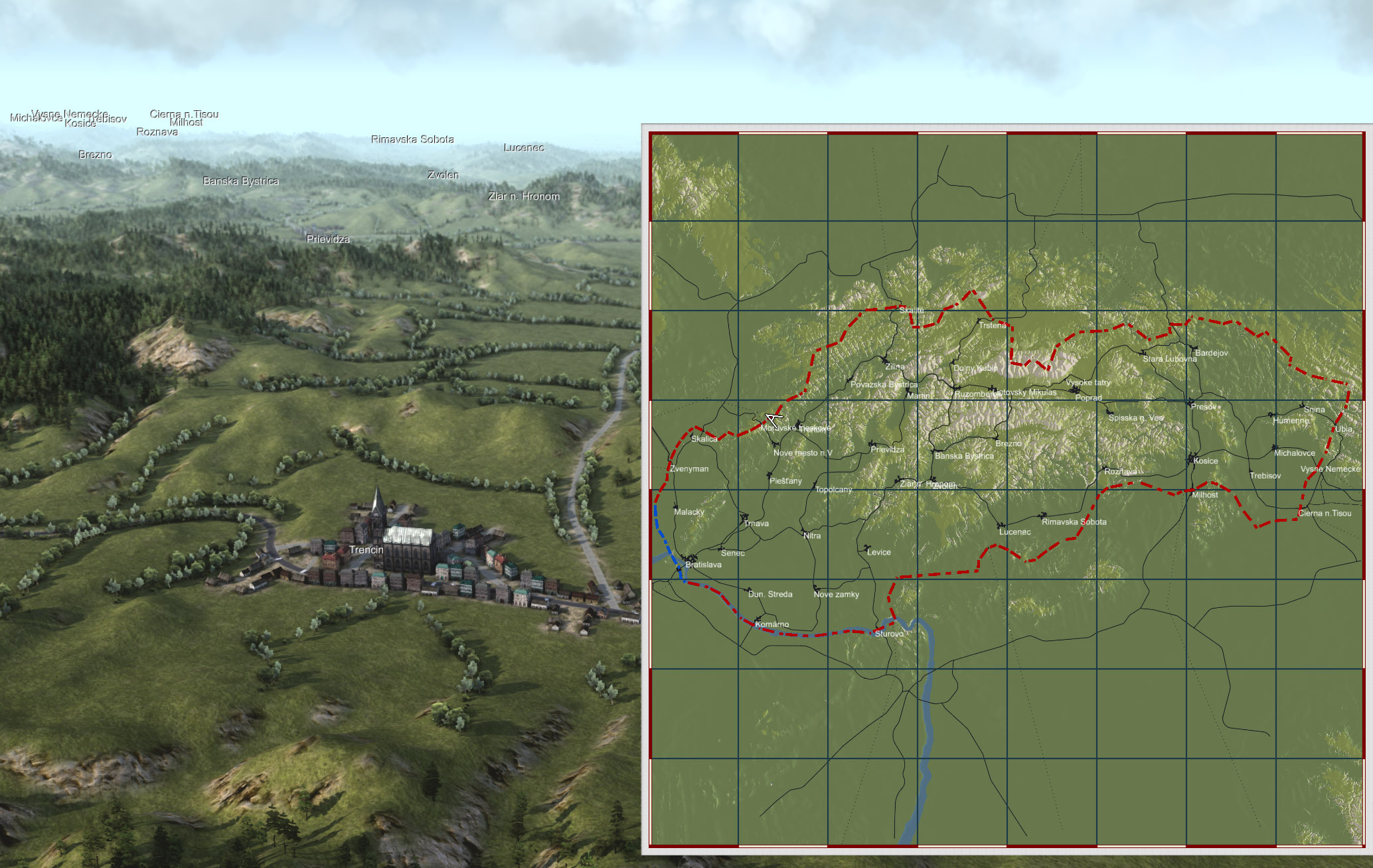Select Bratislava on the overview map

click(702, 565)
